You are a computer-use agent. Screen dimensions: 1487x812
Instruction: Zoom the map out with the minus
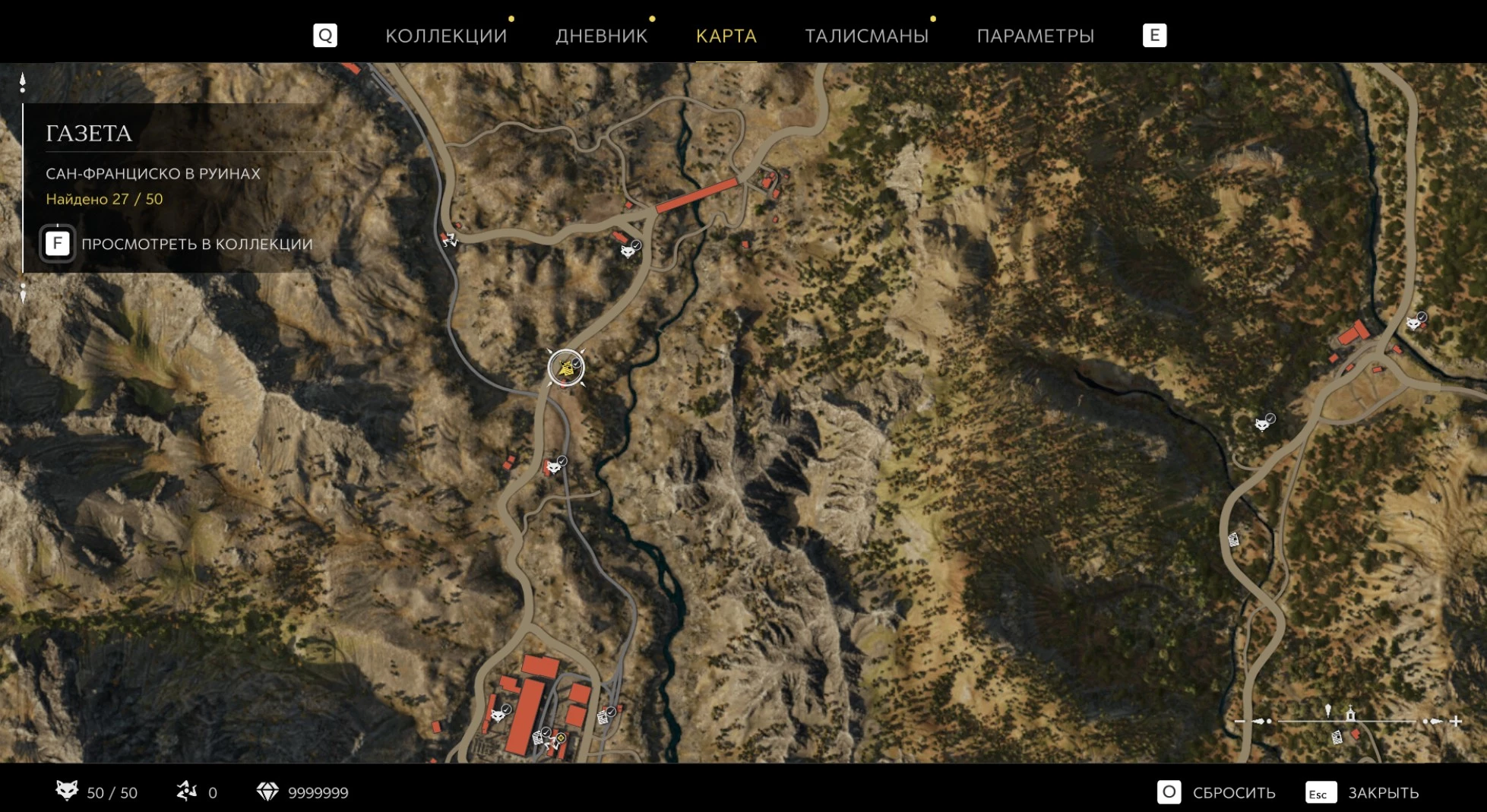click(1240, 721)
